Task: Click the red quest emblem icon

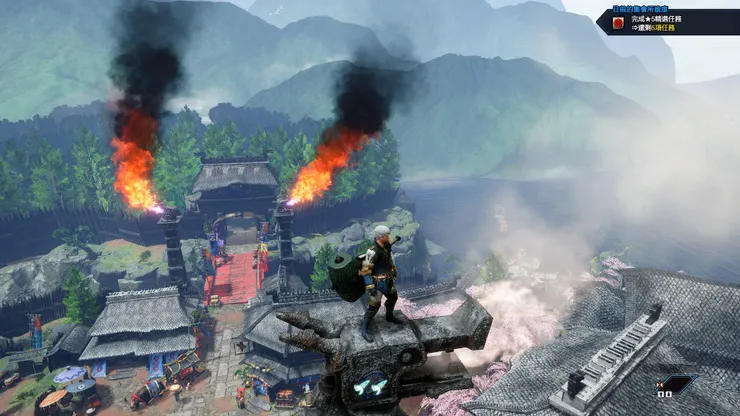Action: pos(618,22)
